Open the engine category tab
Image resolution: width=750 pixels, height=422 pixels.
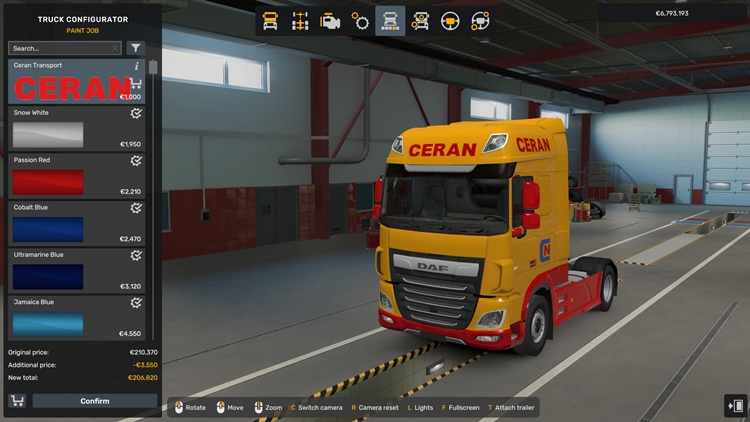point(330,20)
